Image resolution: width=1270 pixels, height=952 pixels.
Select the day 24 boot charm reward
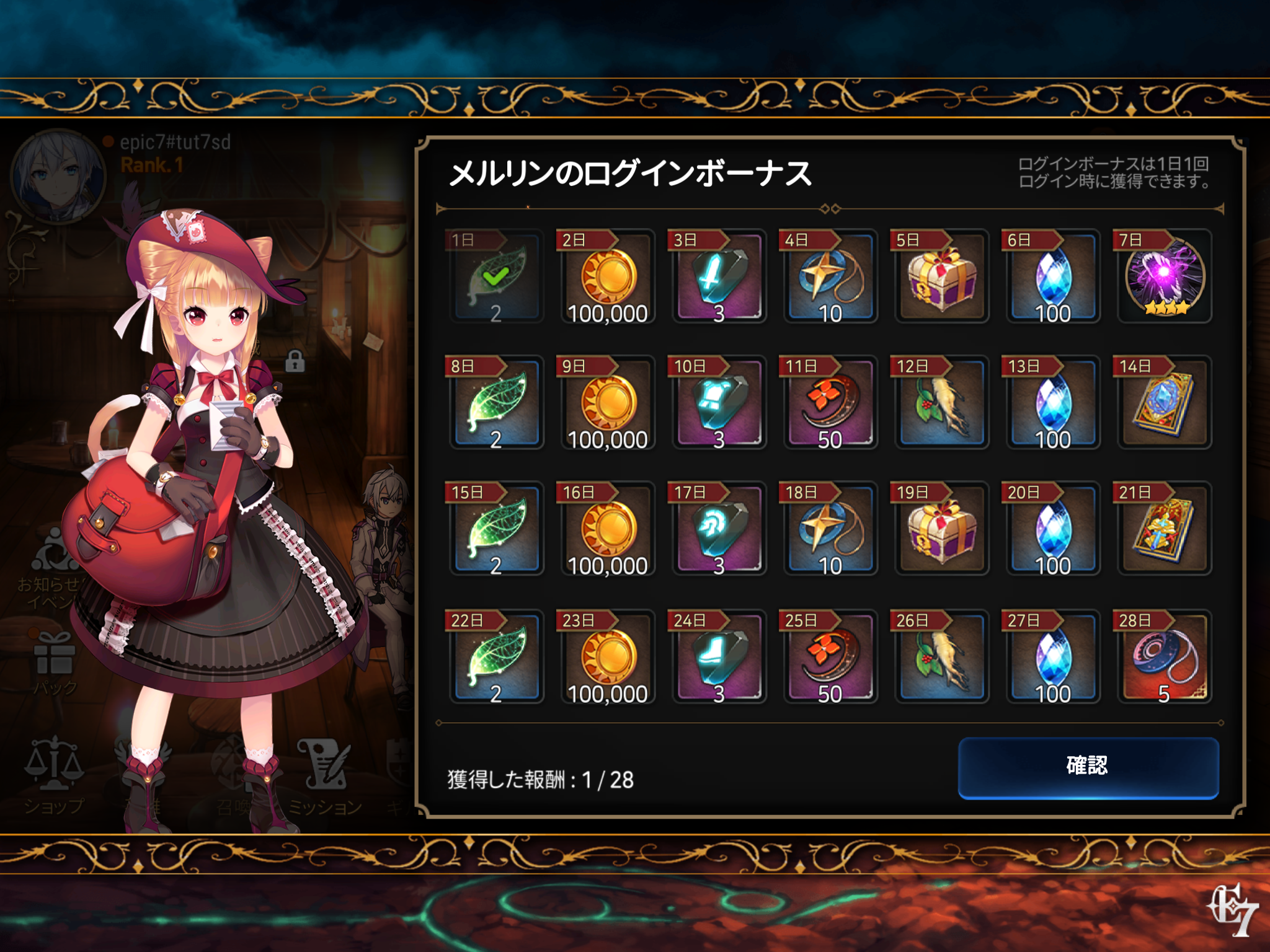[x=719, y=657]
